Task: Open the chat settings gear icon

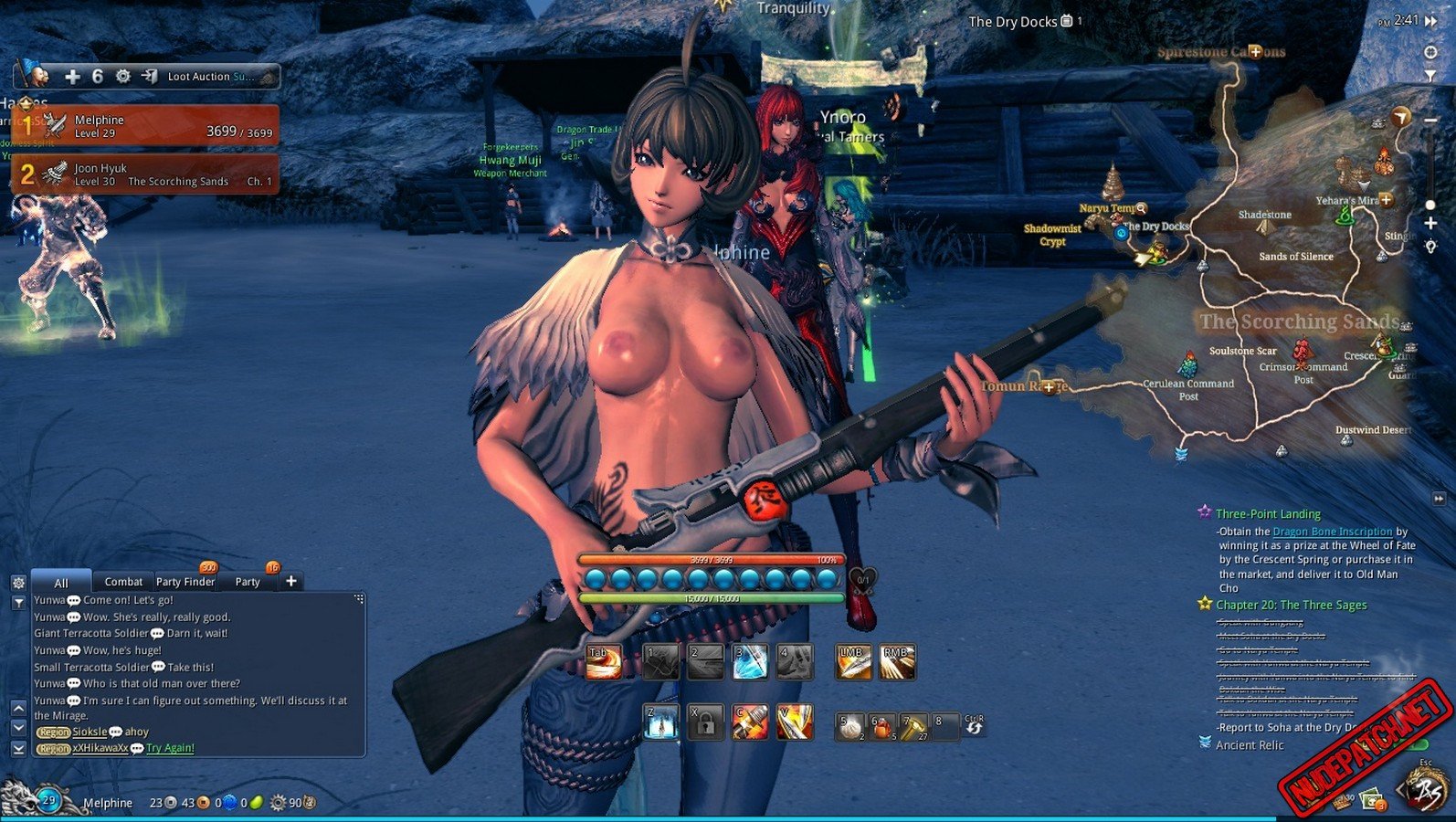Action: coord(18,583)
